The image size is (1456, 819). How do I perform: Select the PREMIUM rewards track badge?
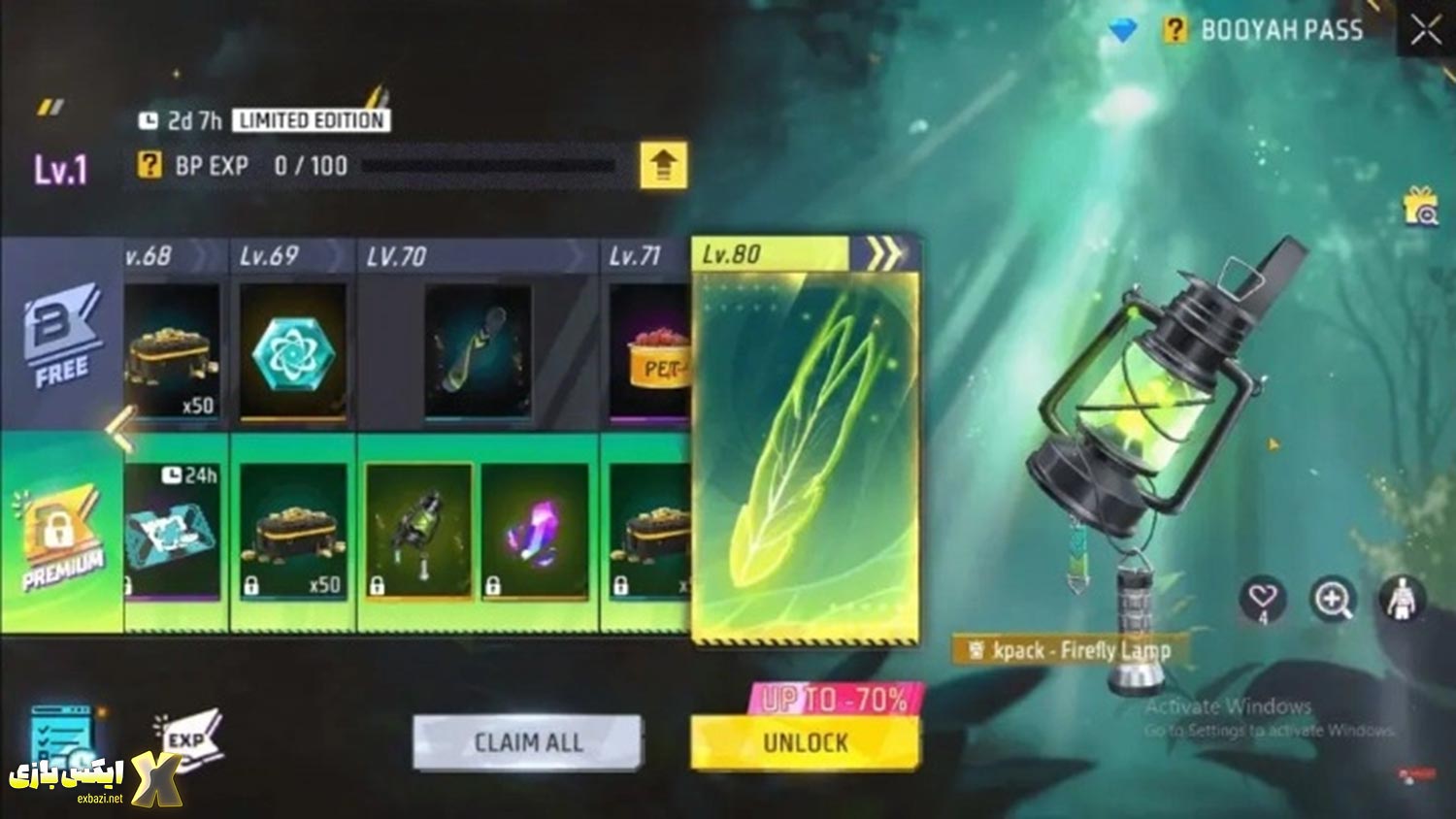60,532
